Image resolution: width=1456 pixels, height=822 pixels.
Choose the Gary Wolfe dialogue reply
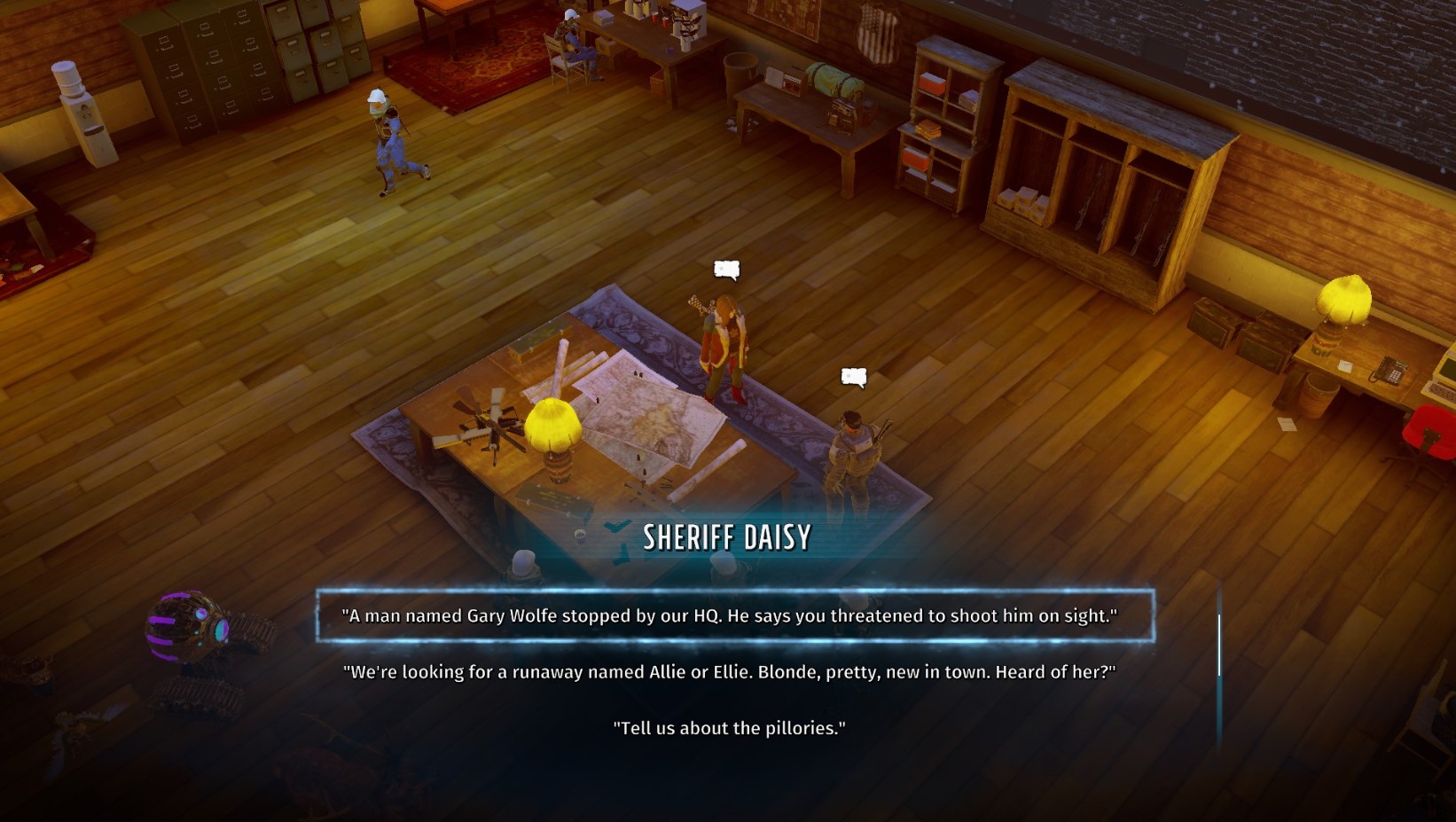729,615
